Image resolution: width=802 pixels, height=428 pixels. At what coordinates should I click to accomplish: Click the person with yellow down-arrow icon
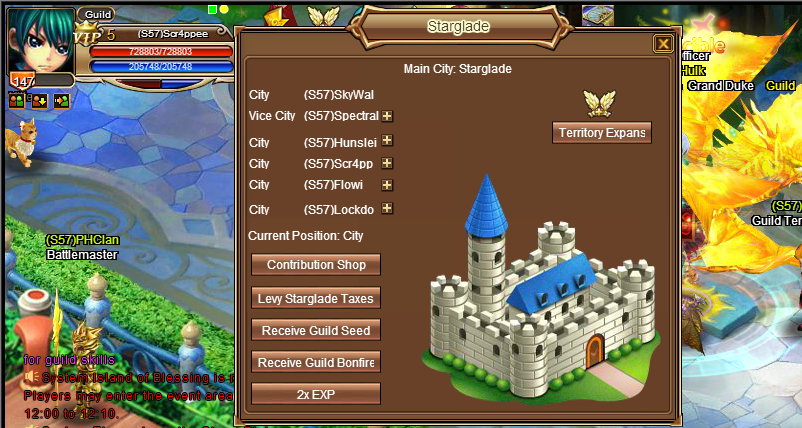pyautogui.click(x=39, y=100)
